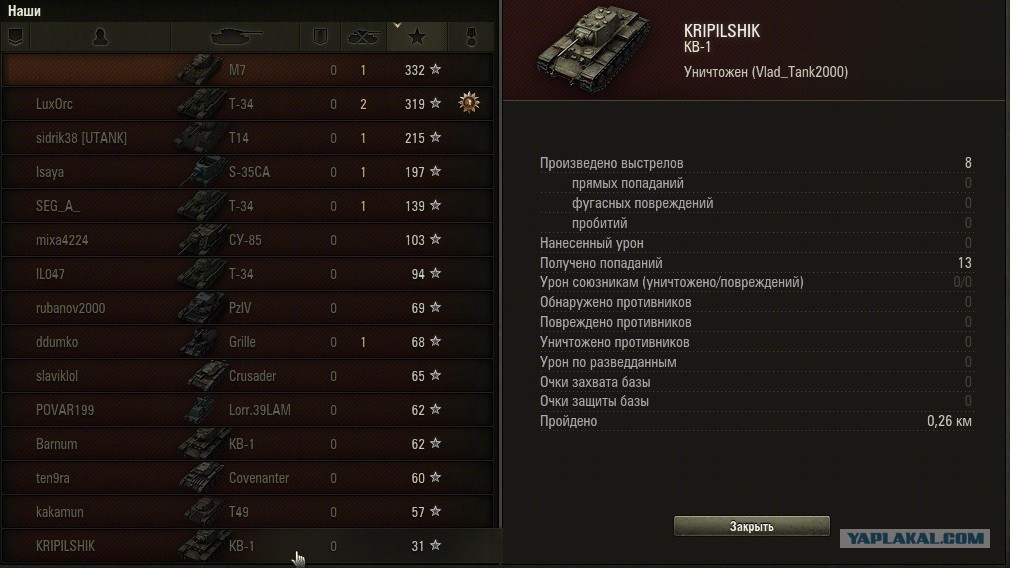Open slaviklol's Crusader row
The image size is (1010, 568).
(248, 376)
